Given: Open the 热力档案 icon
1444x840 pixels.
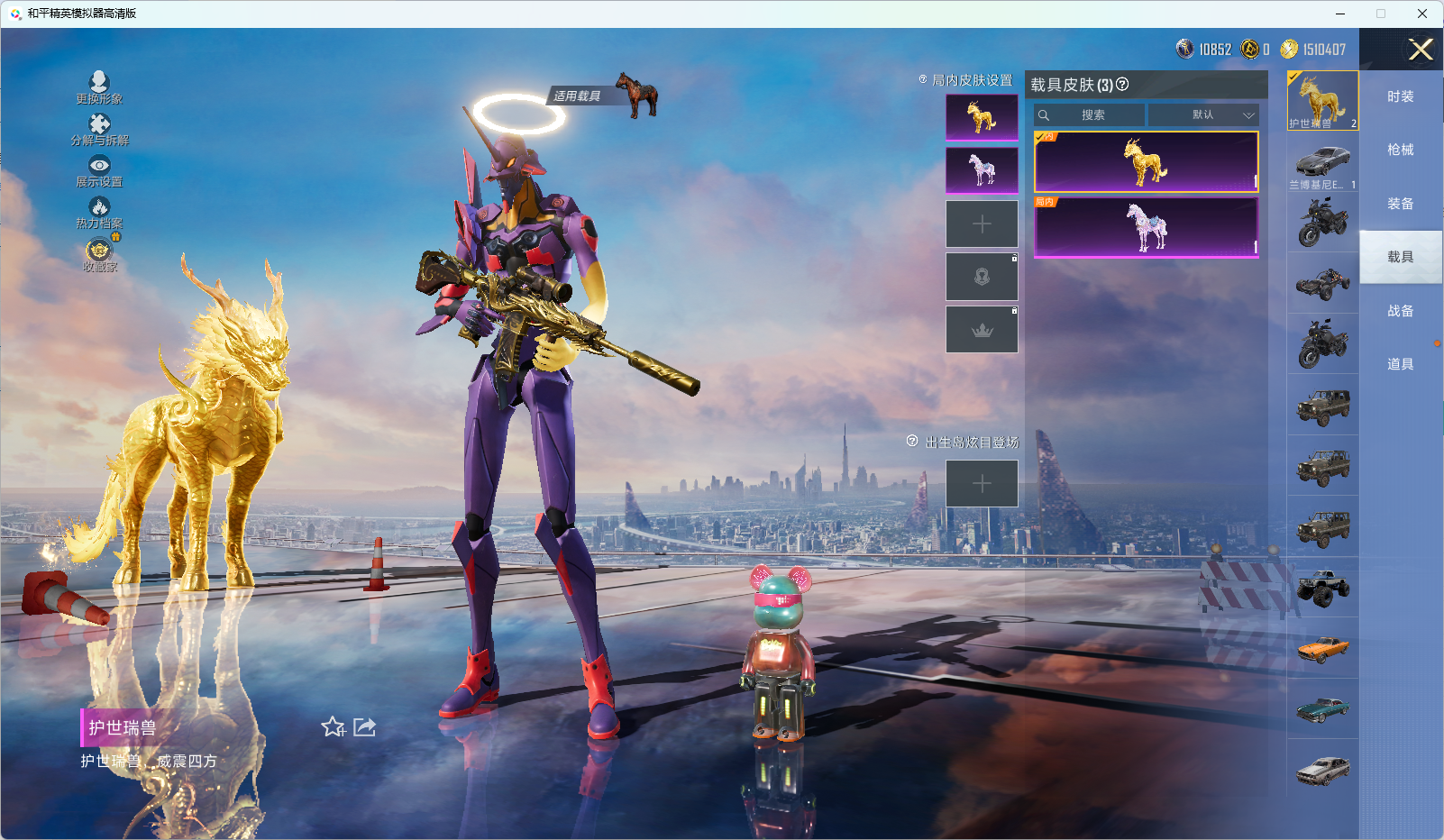Looking at the screenshot, I should tap(99, 208).
